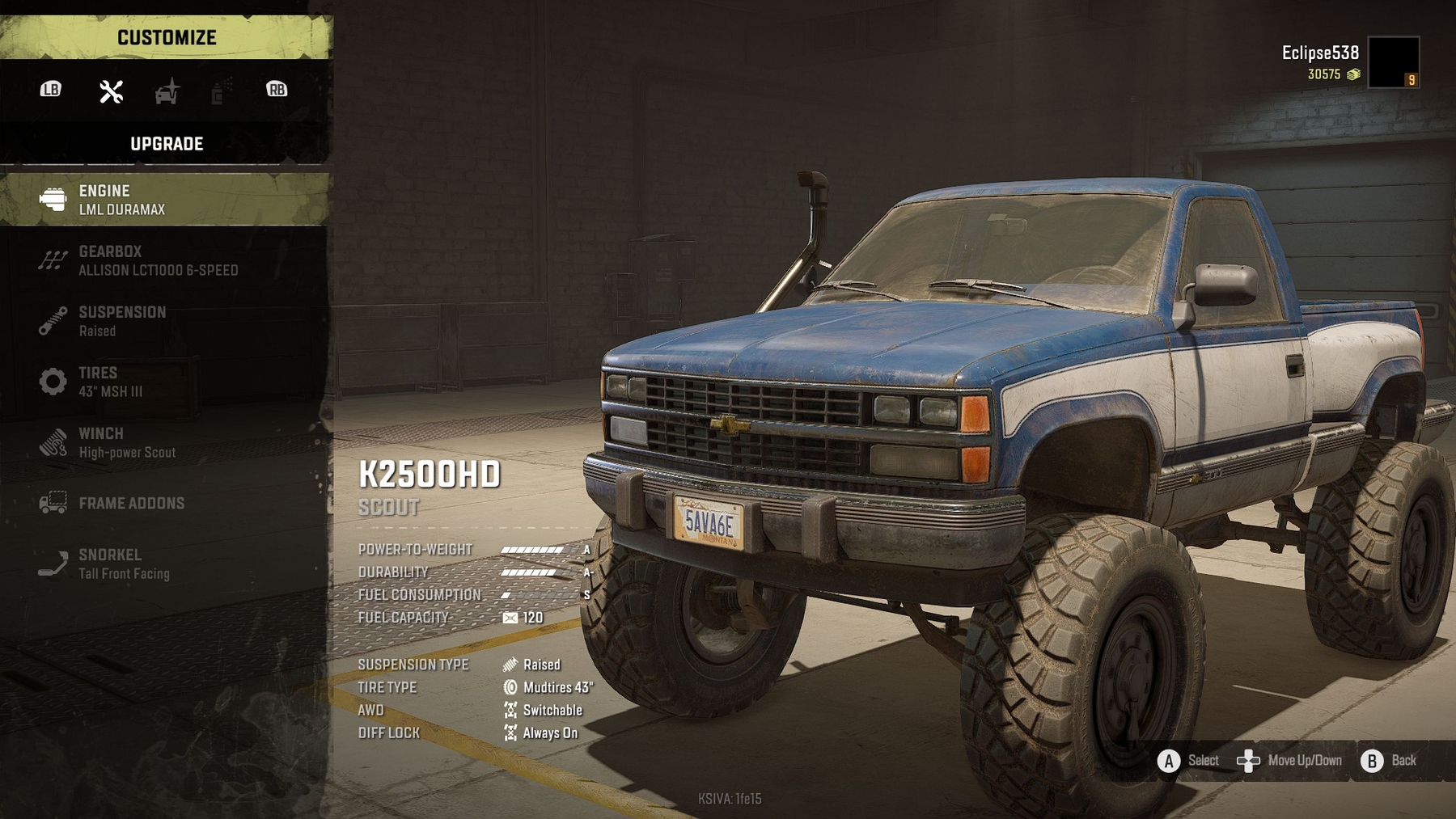Screen dimensions: 1456x819
Task: Choose the Suspension Raised entry
Action: [164, 321]
